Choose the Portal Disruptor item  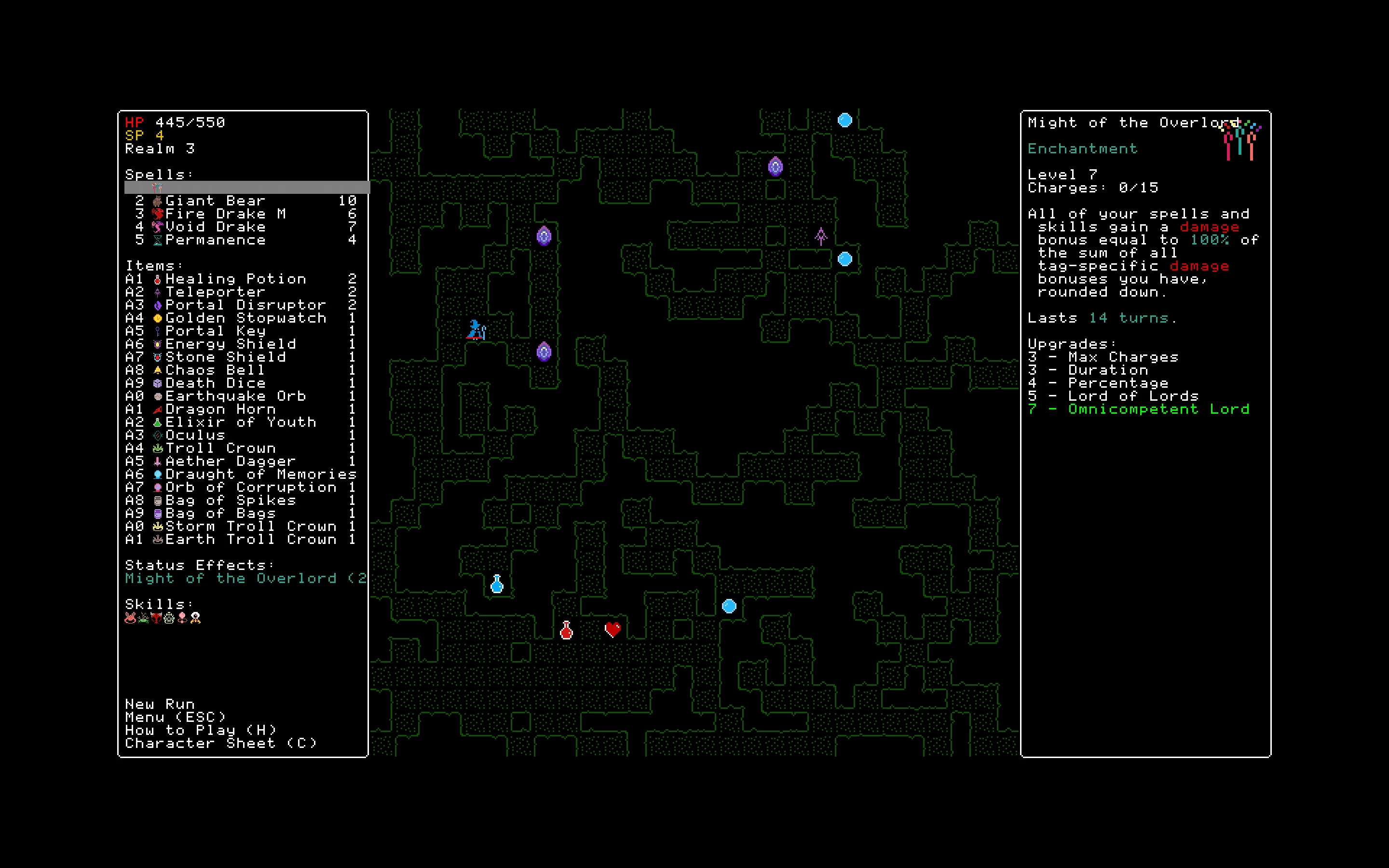(245, 305)
